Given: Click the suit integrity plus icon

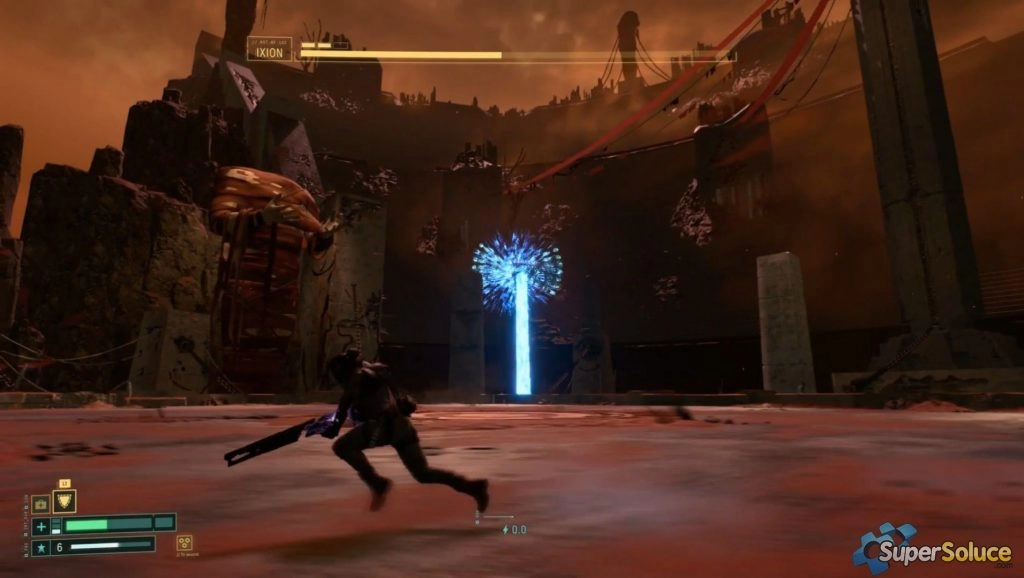Looking at the screenshot, I should tap(41, 526).
